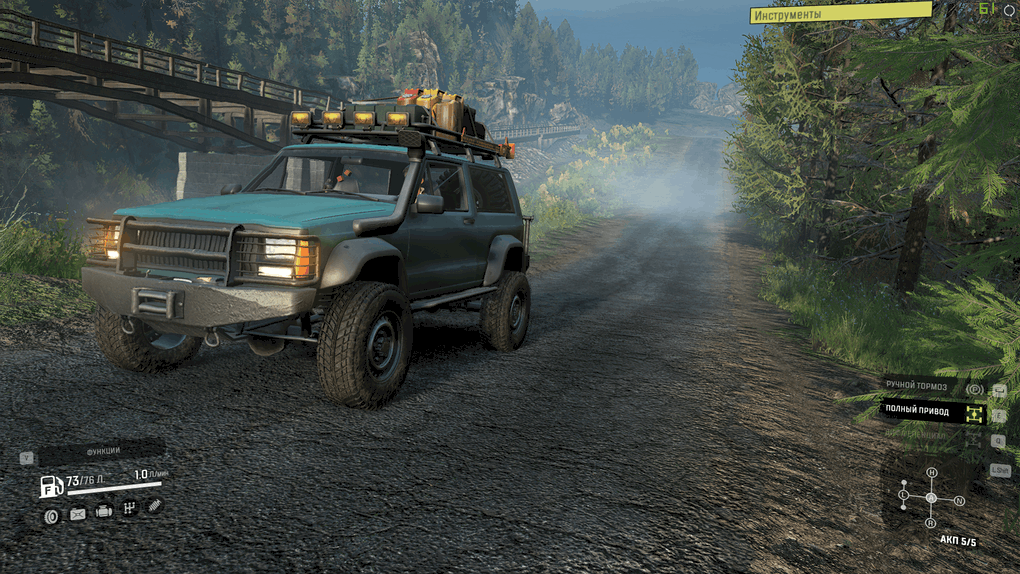Image resolution: width=1020 pixels, height=574 pixels.
Task: Shift the gearbox to Low gear
Action: click(904, 495)
